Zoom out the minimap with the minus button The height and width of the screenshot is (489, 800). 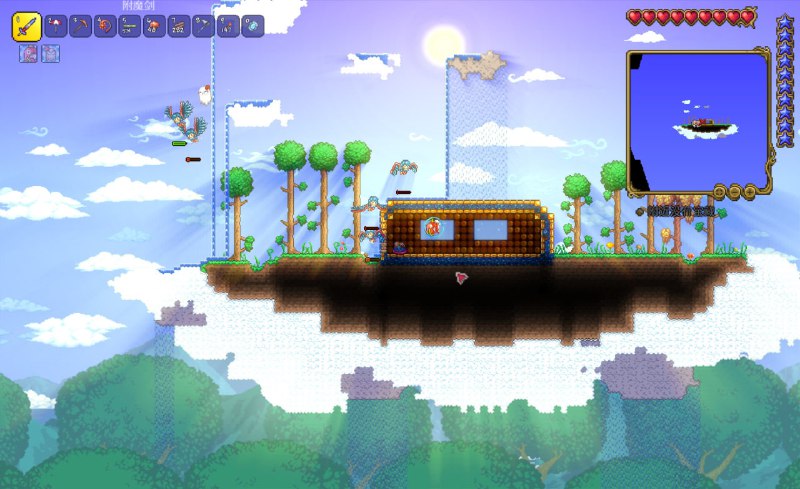[x=735, y=190]
